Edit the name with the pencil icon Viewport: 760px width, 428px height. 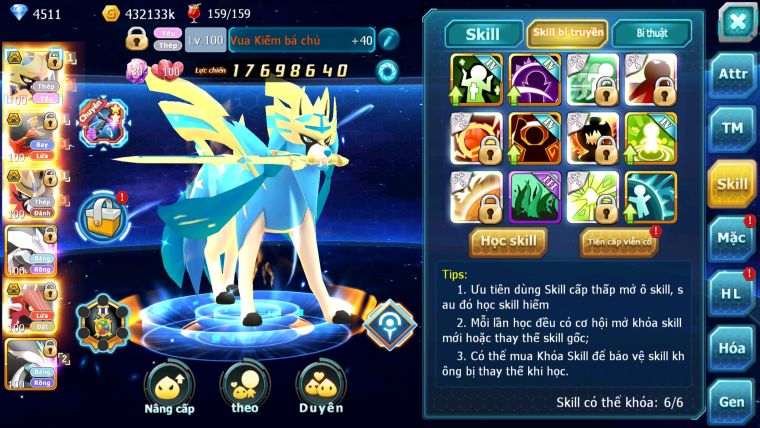coord(388,39)
